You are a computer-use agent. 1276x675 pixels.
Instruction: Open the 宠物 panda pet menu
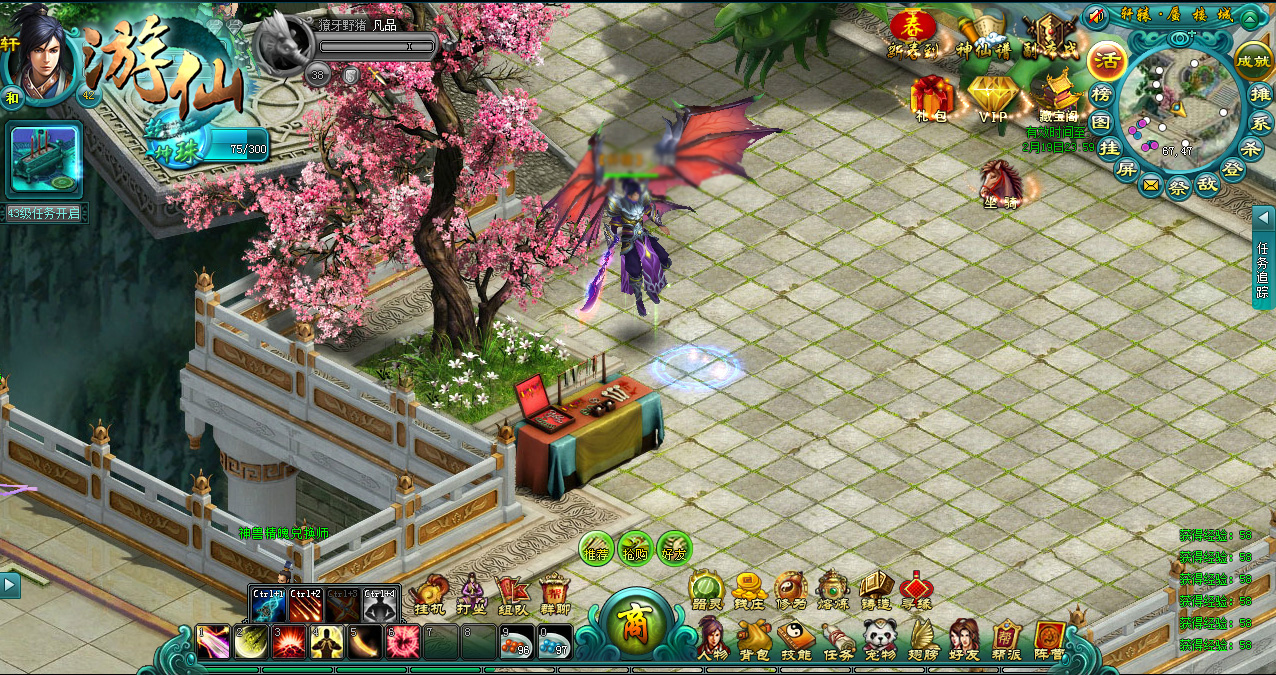(880, 638)
